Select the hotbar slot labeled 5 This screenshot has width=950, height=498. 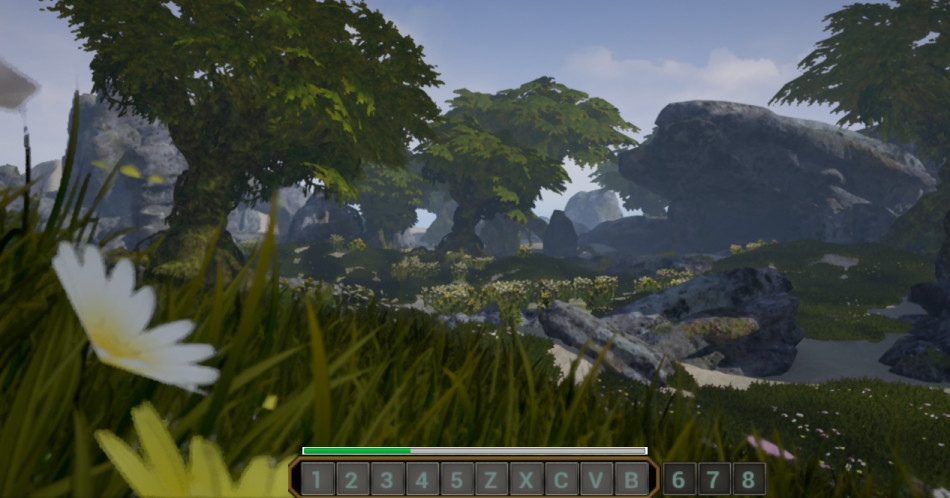click(457, 479)
